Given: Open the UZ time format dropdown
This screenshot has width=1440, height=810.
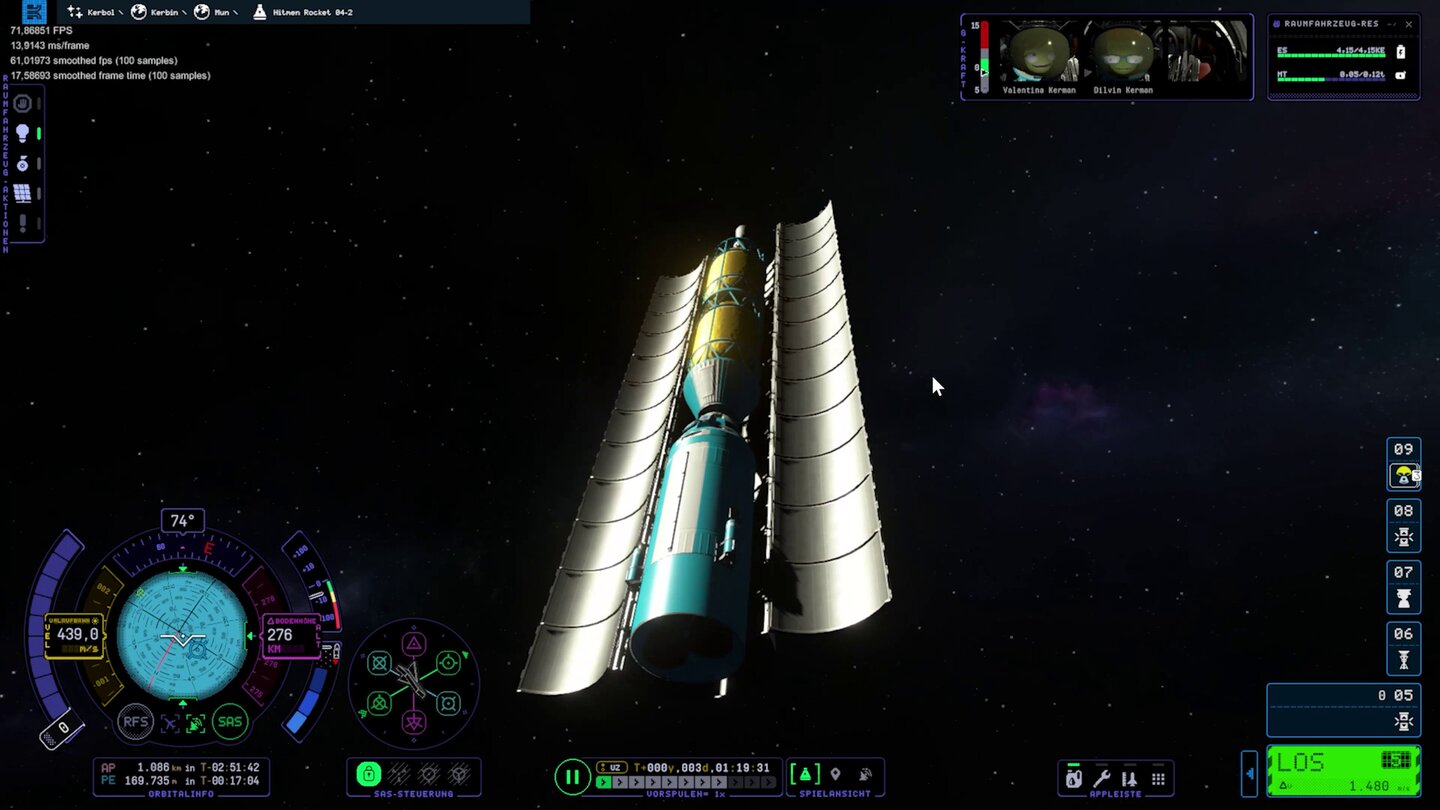Looking at the screenshot, I should pos(612,767).
